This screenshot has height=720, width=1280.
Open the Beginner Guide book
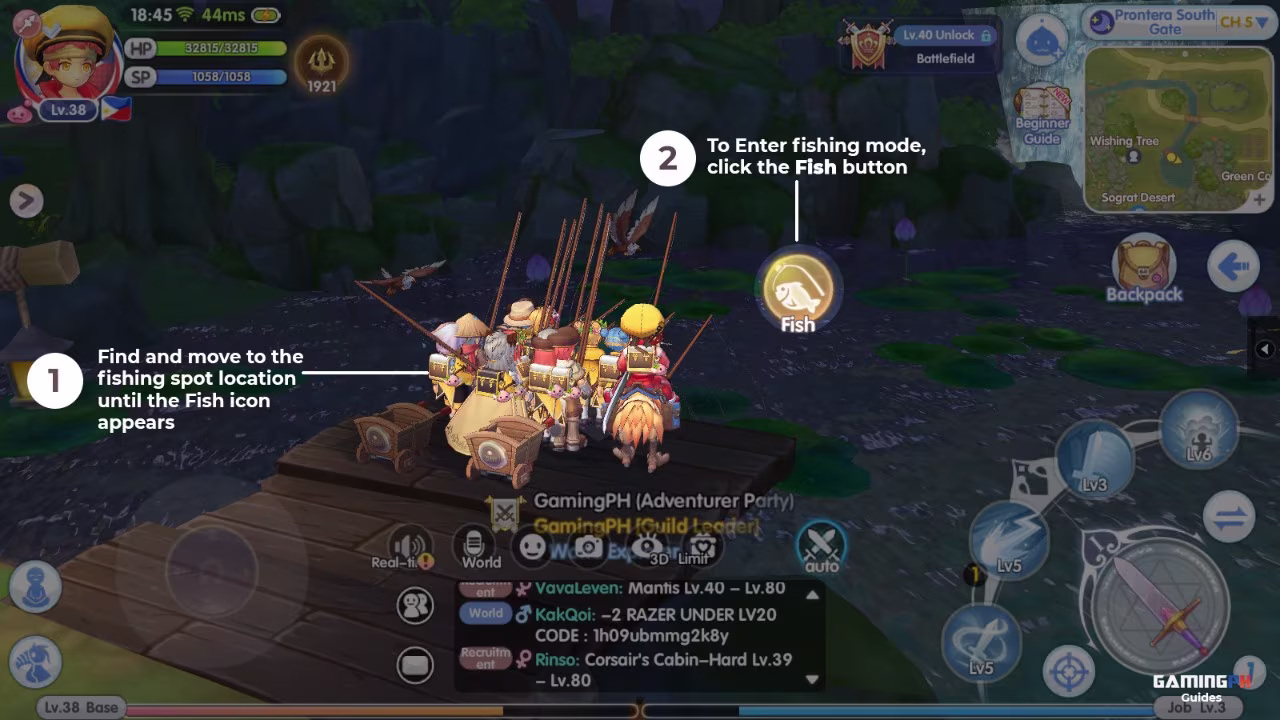click(x=1042, y=114)
